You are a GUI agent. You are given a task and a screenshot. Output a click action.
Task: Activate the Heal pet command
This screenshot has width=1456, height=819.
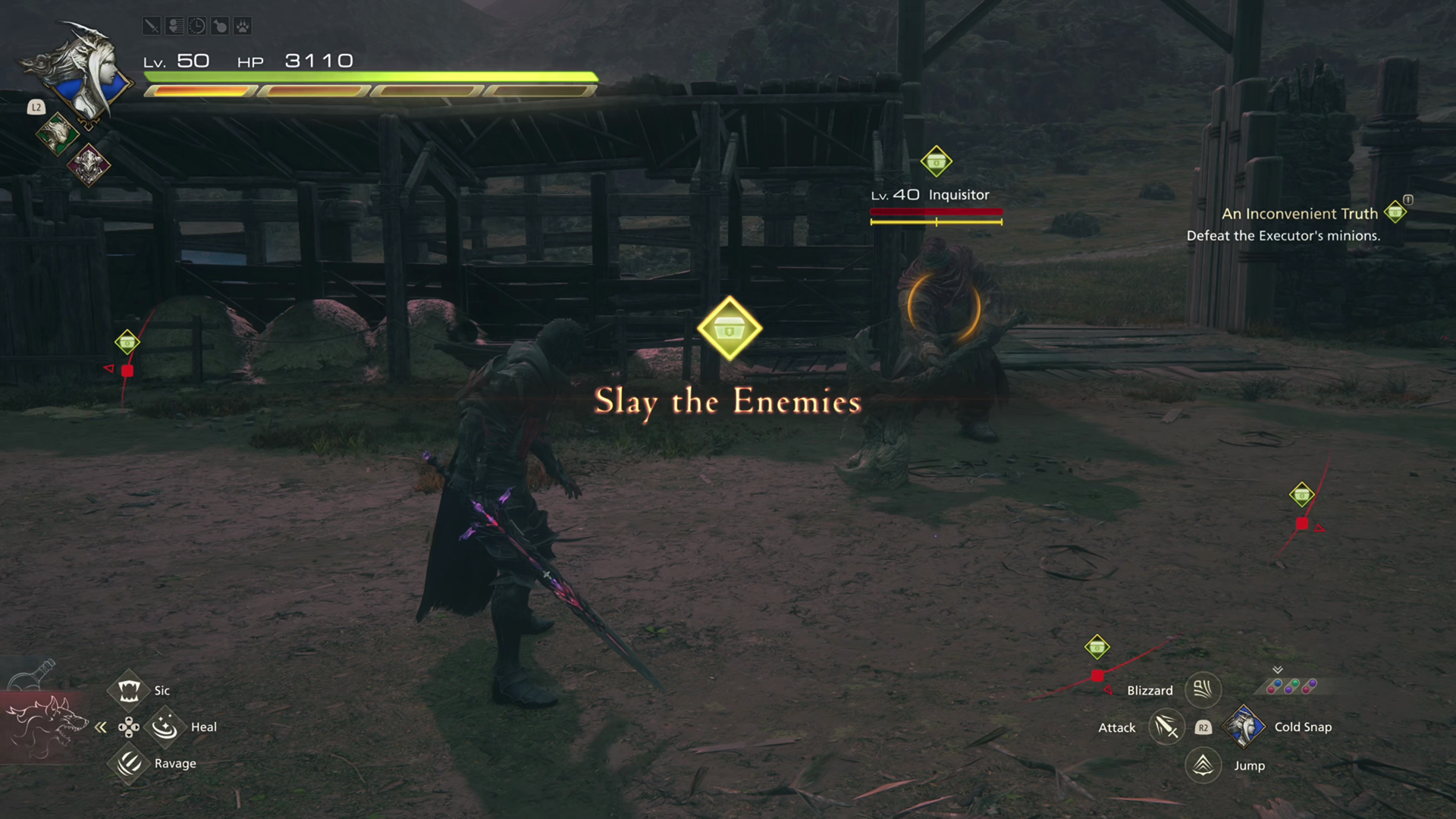pos(165,727)
